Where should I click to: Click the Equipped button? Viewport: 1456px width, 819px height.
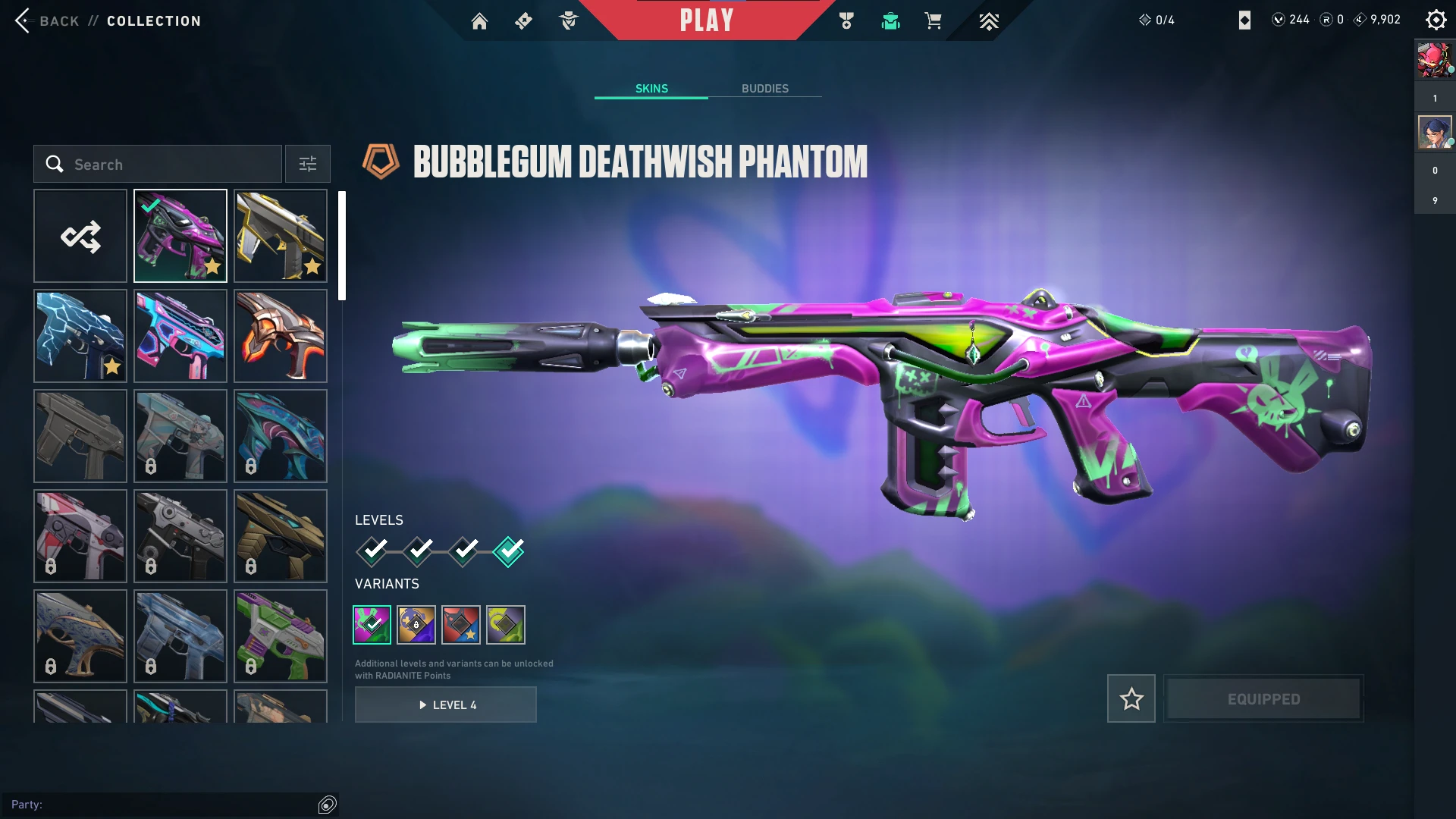pyautogui.click(x=1263, y=698)
